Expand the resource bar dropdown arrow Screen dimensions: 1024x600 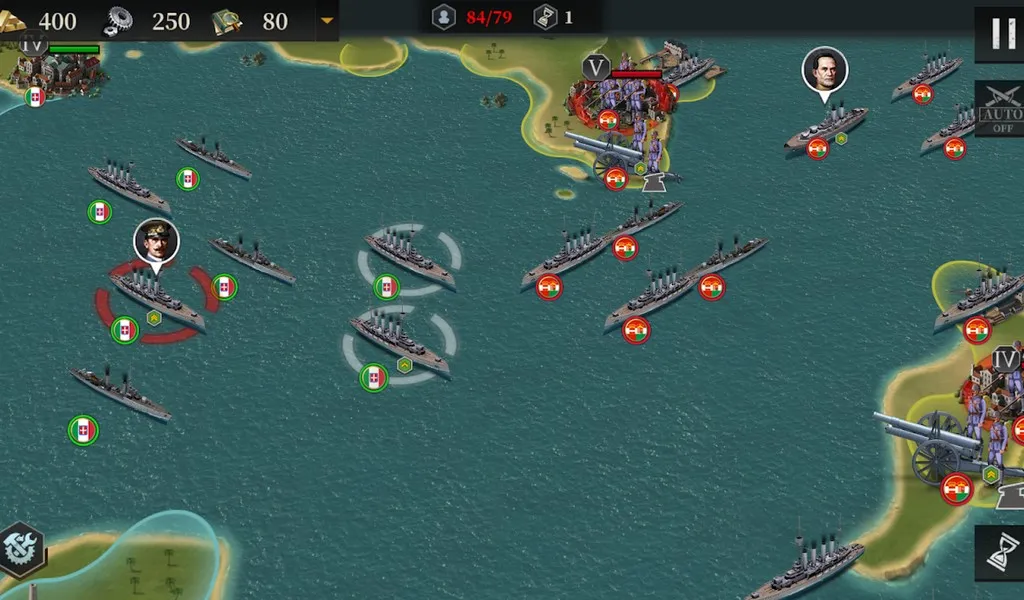point(326,20)
